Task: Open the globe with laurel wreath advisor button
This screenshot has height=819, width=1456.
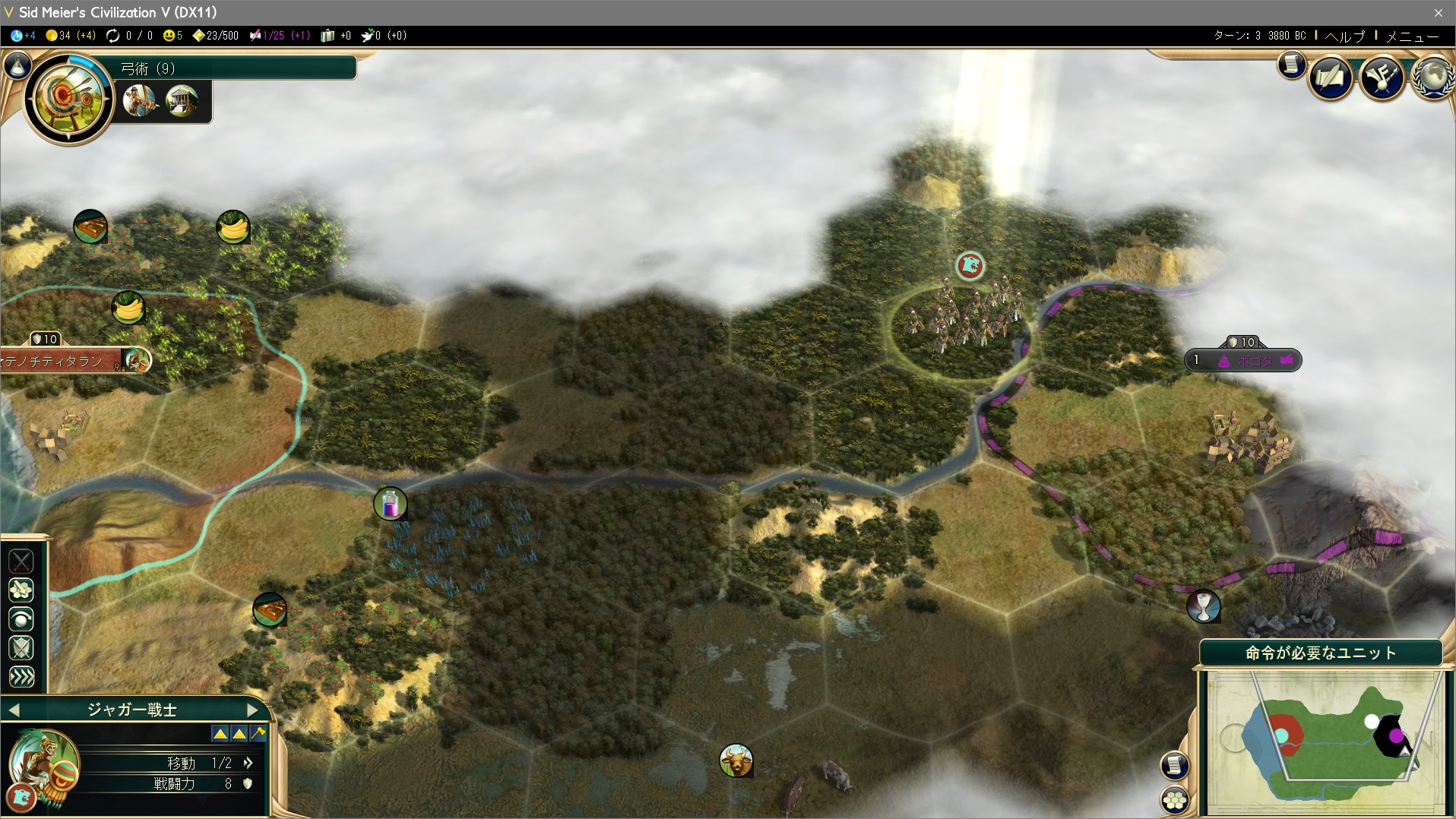Action: (x=1432, y=77)
